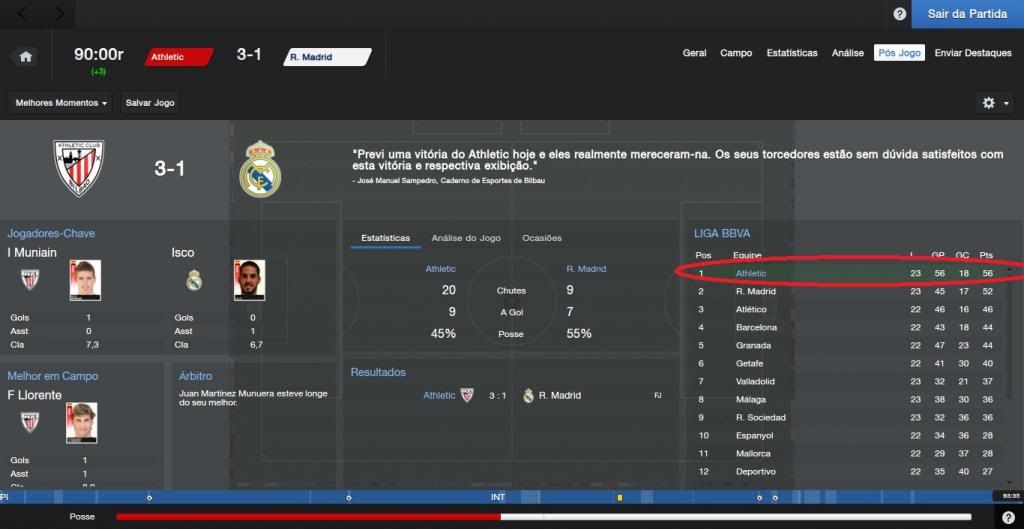Navigate forward with the right arrow
Viewport: 1024px width, 529px height.
(59, 14)
